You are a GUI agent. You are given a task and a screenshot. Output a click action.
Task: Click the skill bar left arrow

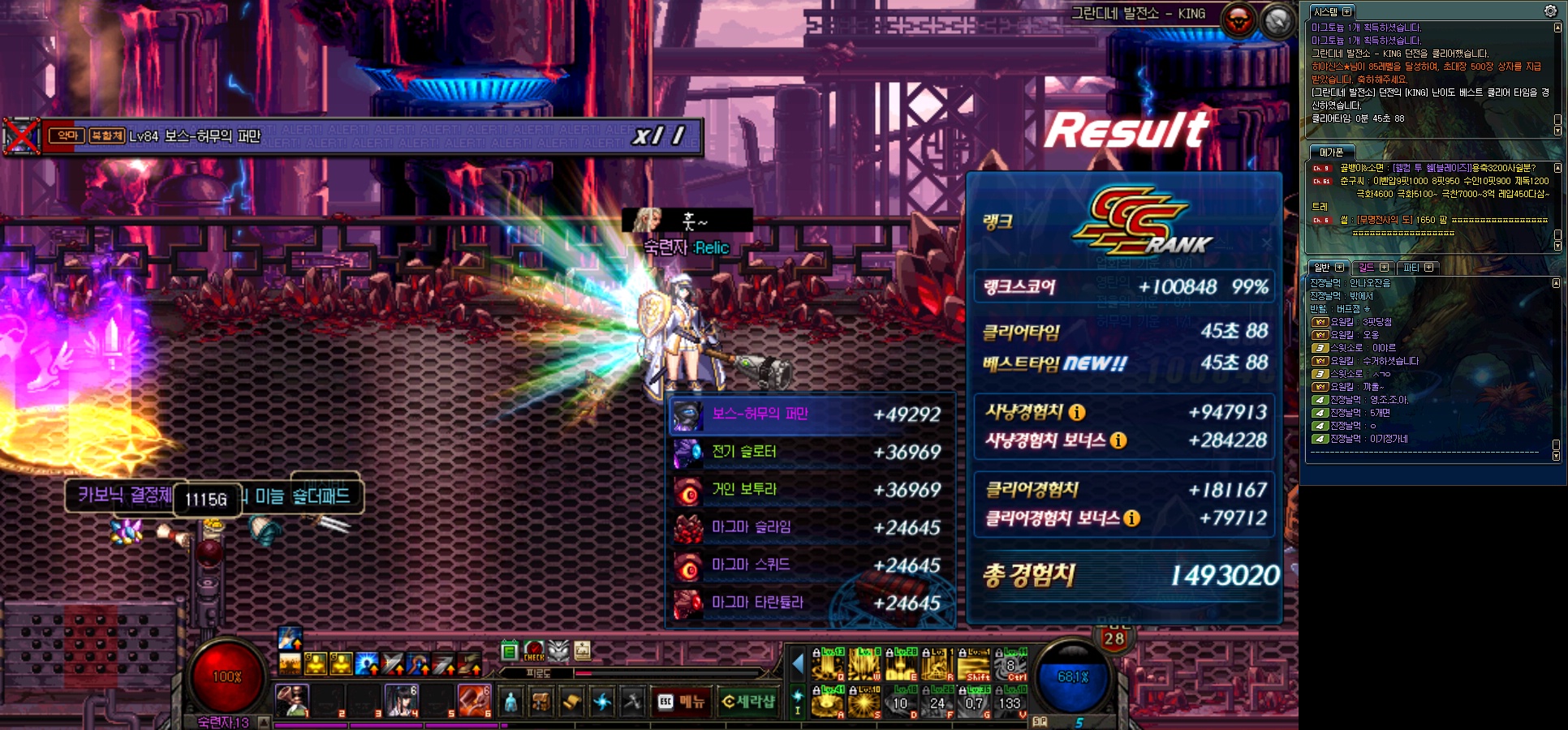click(797, 664)
